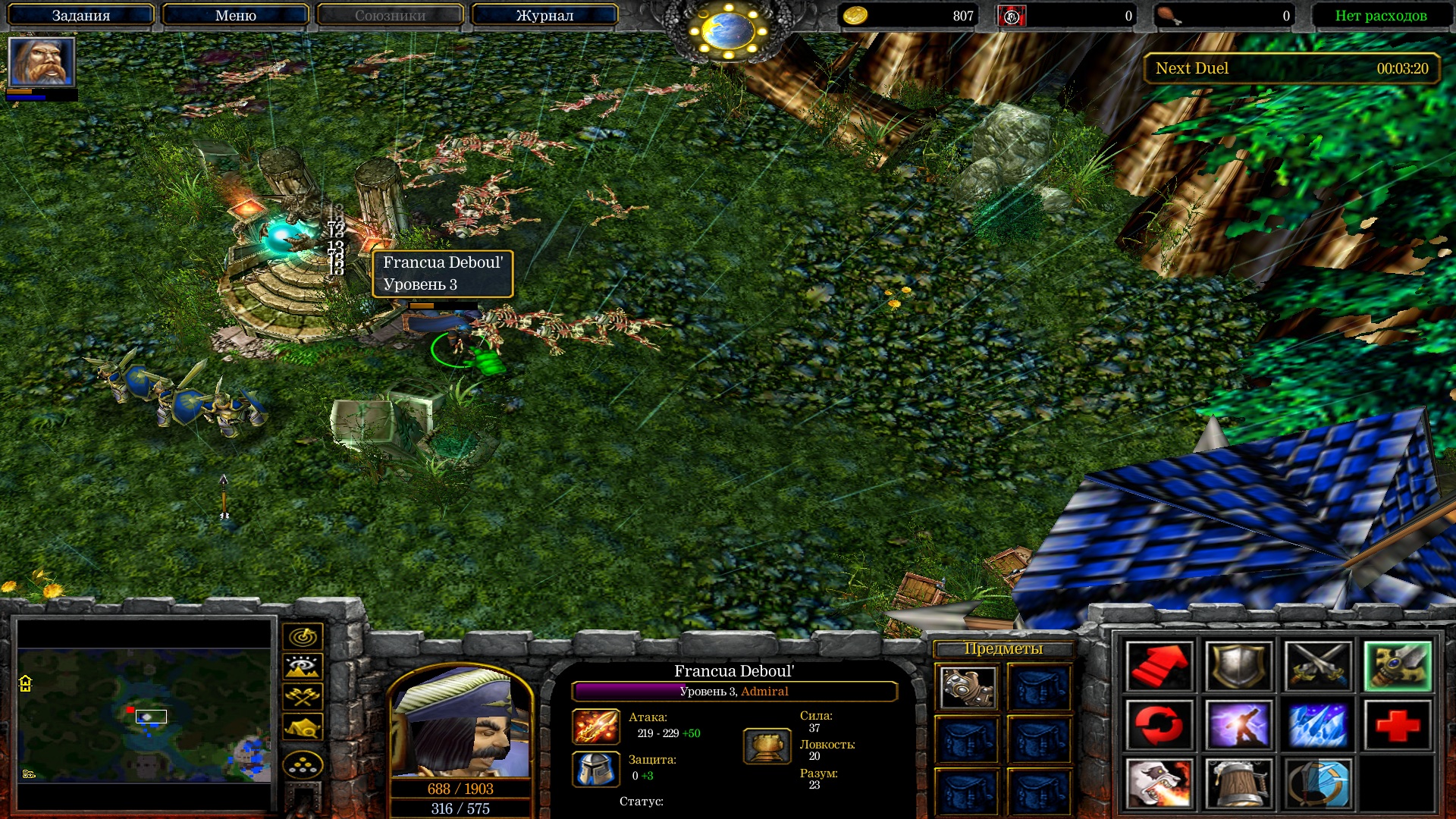1456x819 pixels.
Task: Activate the beer mug ability
Action: pos(1238,783)
